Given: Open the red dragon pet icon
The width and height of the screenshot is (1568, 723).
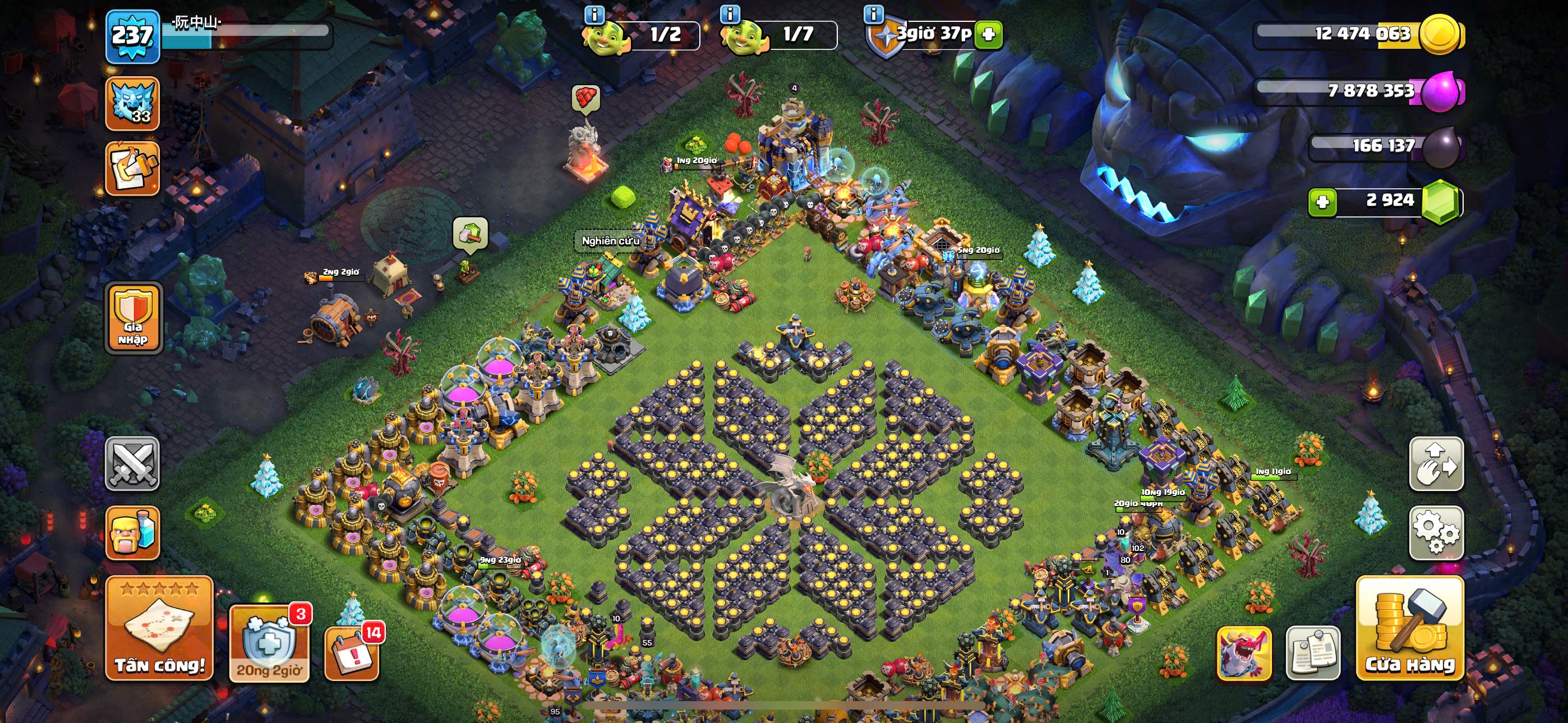Looking at the screenshot, I should click(1243, 652).
